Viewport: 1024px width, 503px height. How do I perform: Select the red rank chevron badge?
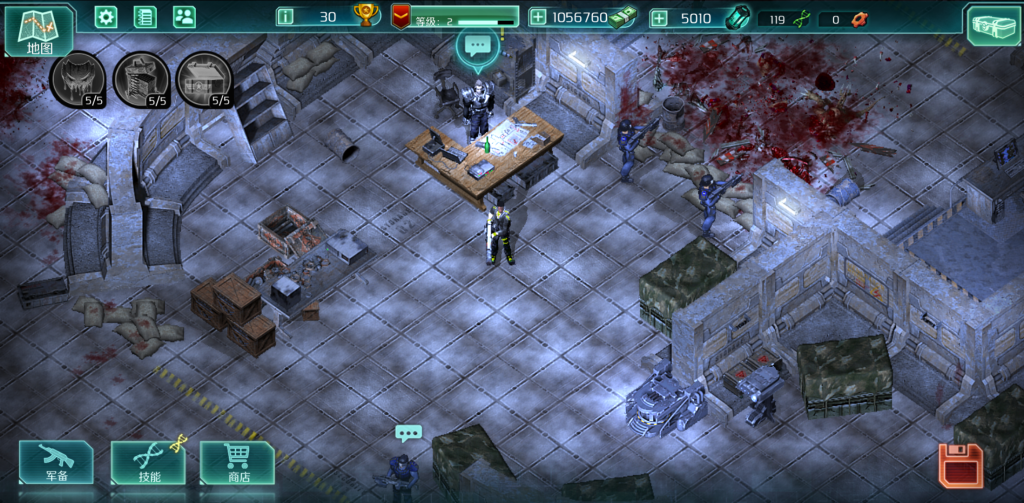400,16
